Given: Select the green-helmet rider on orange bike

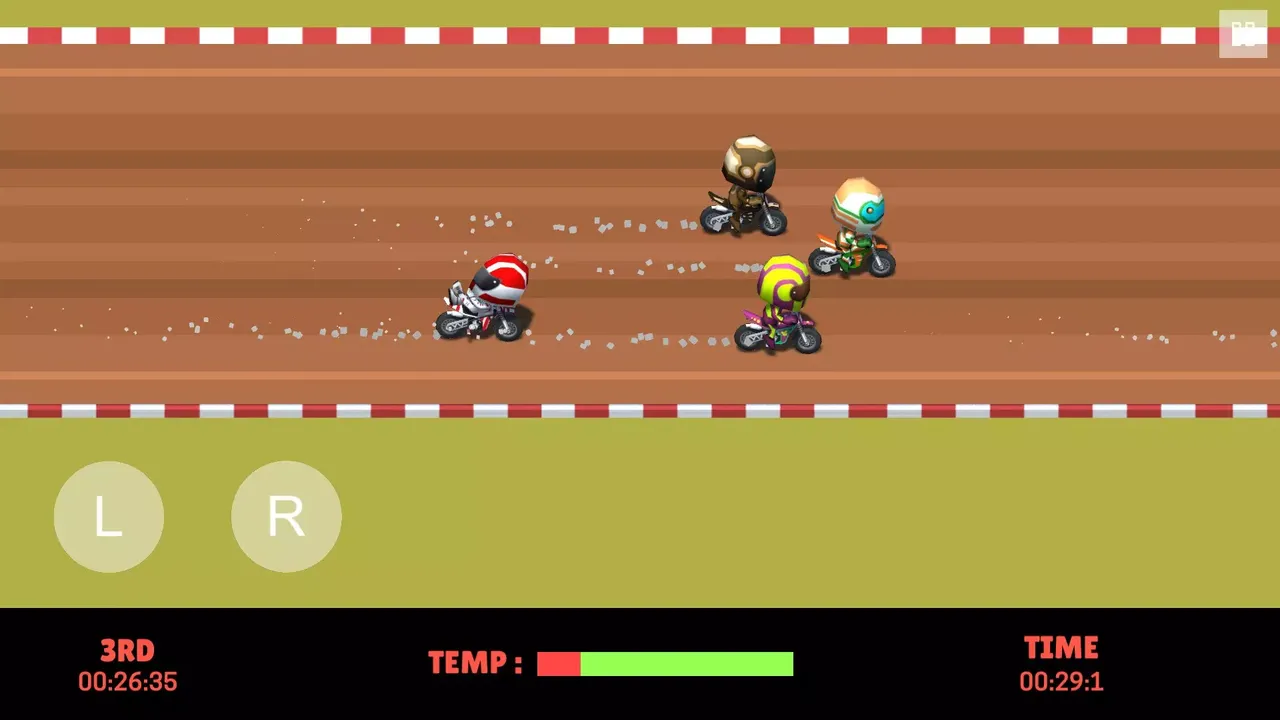Looking at the screenshot, I should tap(855, 220).
